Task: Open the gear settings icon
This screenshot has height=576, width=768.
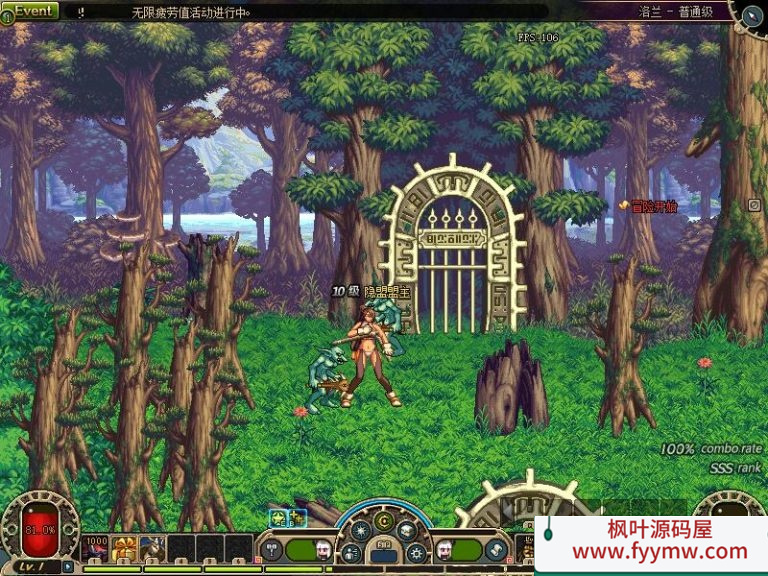Action: tap(418, 552)
